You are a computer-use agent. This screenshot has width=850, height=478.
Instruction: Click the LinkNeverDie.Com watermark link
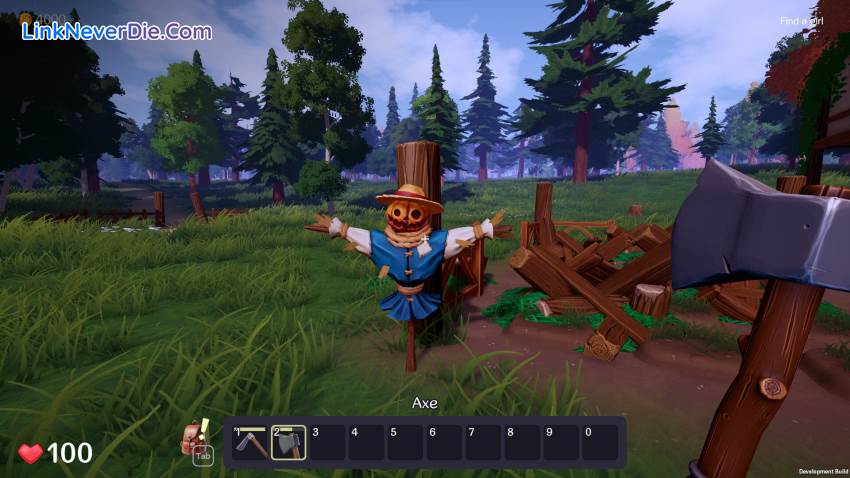click(x=117, y=32)
